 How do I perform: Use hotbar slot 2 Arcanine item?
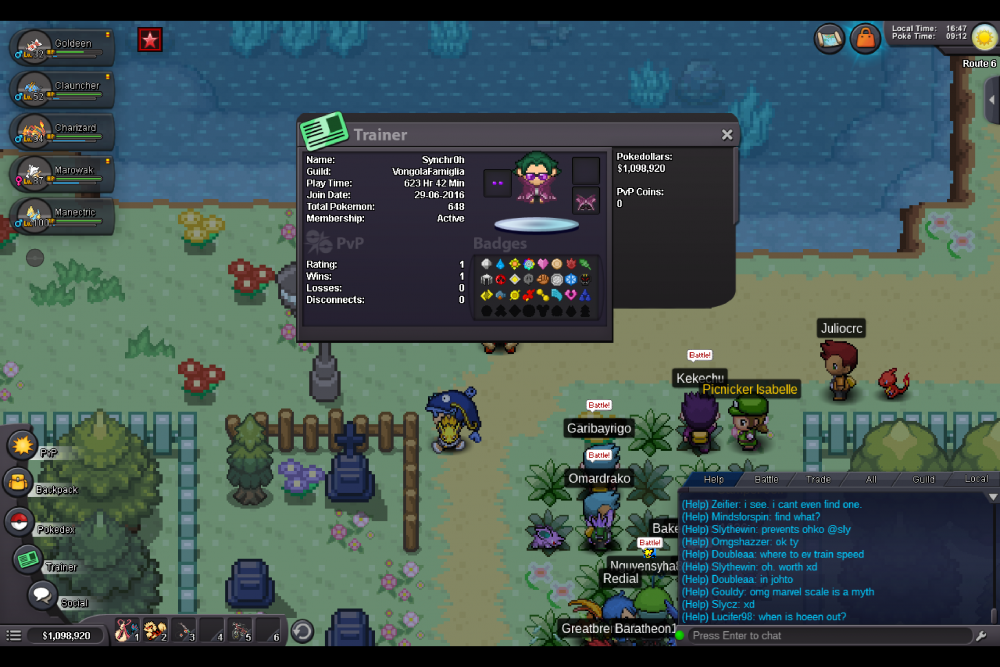(x=156, y=630)
